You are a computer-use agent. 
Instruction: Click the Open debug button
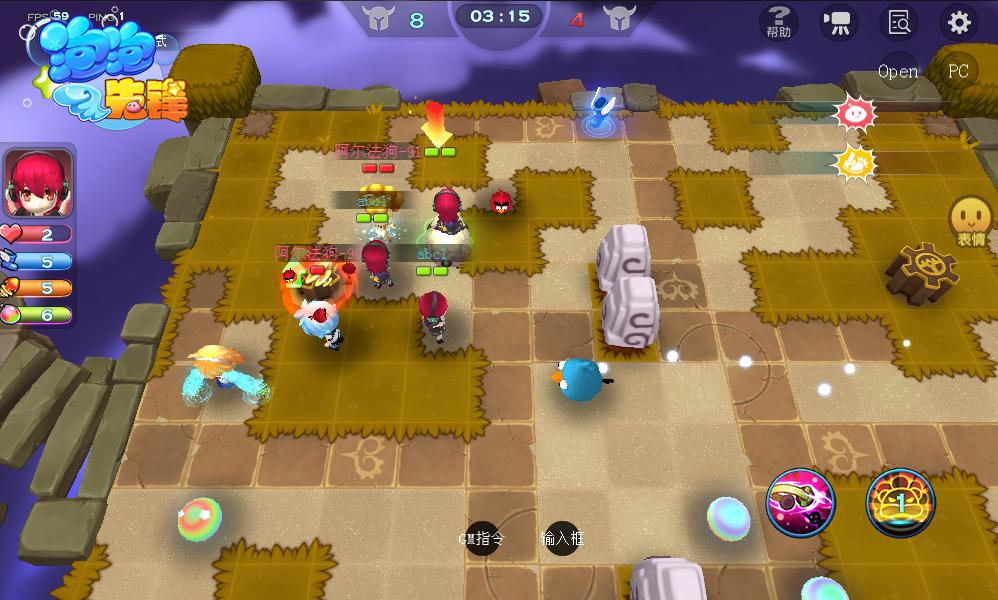[897, 71]
